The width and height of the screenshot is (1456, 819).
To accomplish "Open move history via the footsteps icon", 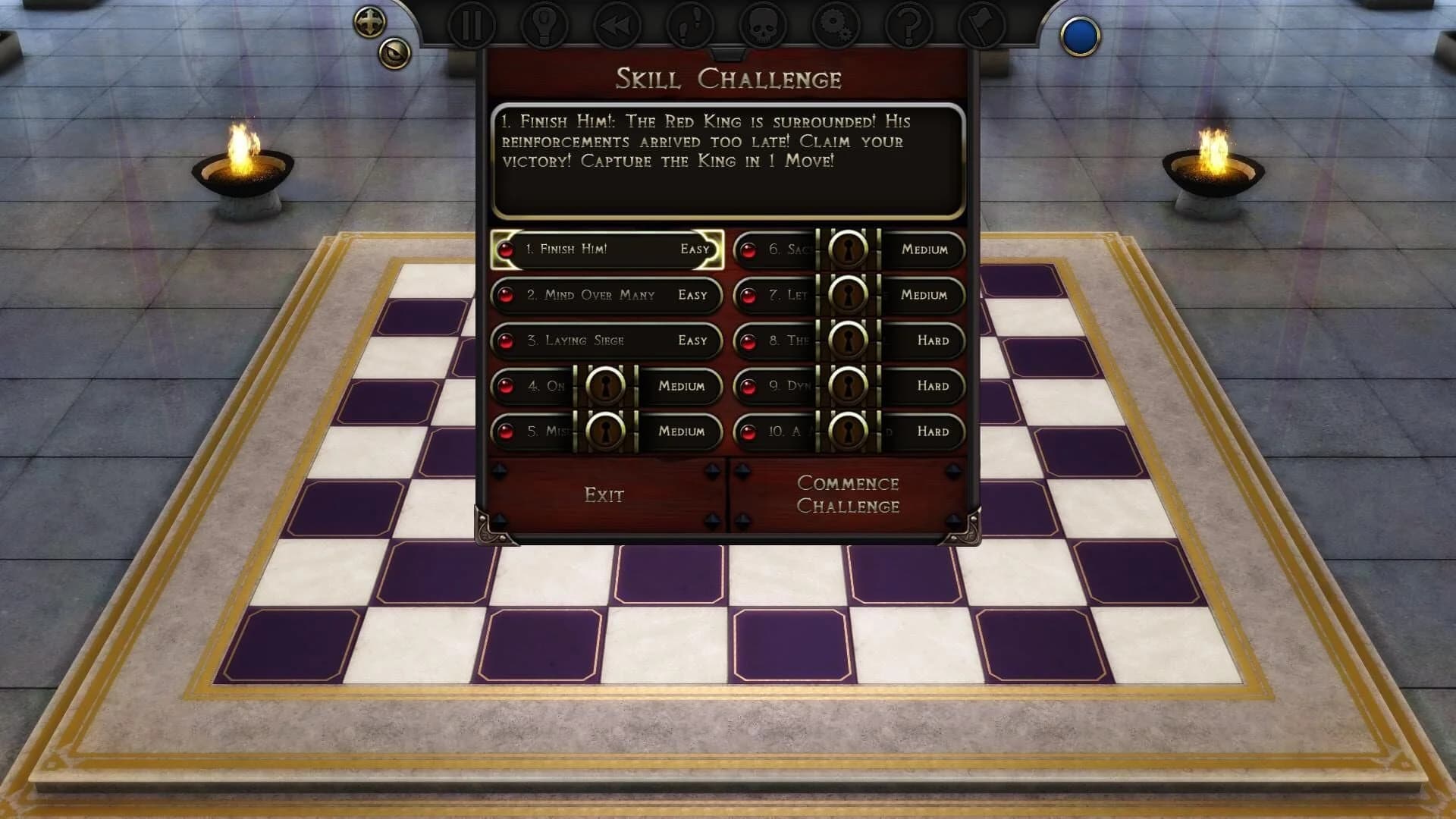I will coord(691,24).
